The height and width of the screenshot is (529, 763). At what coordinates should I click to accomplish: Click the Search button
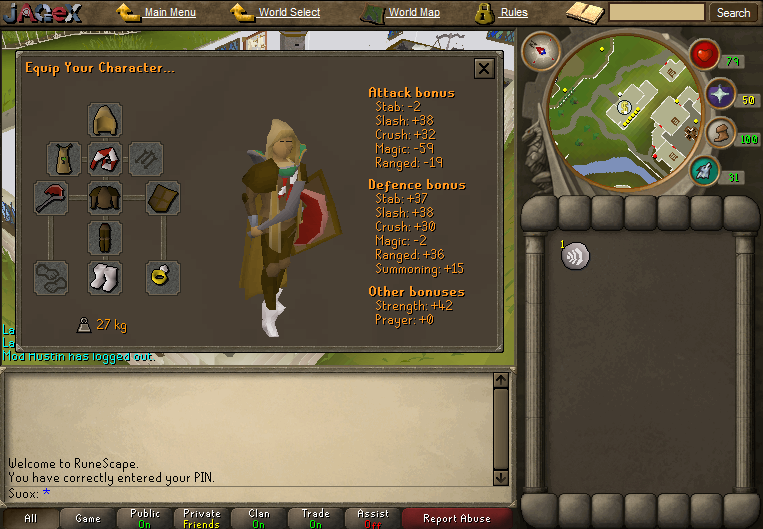[x=733, y=13]
